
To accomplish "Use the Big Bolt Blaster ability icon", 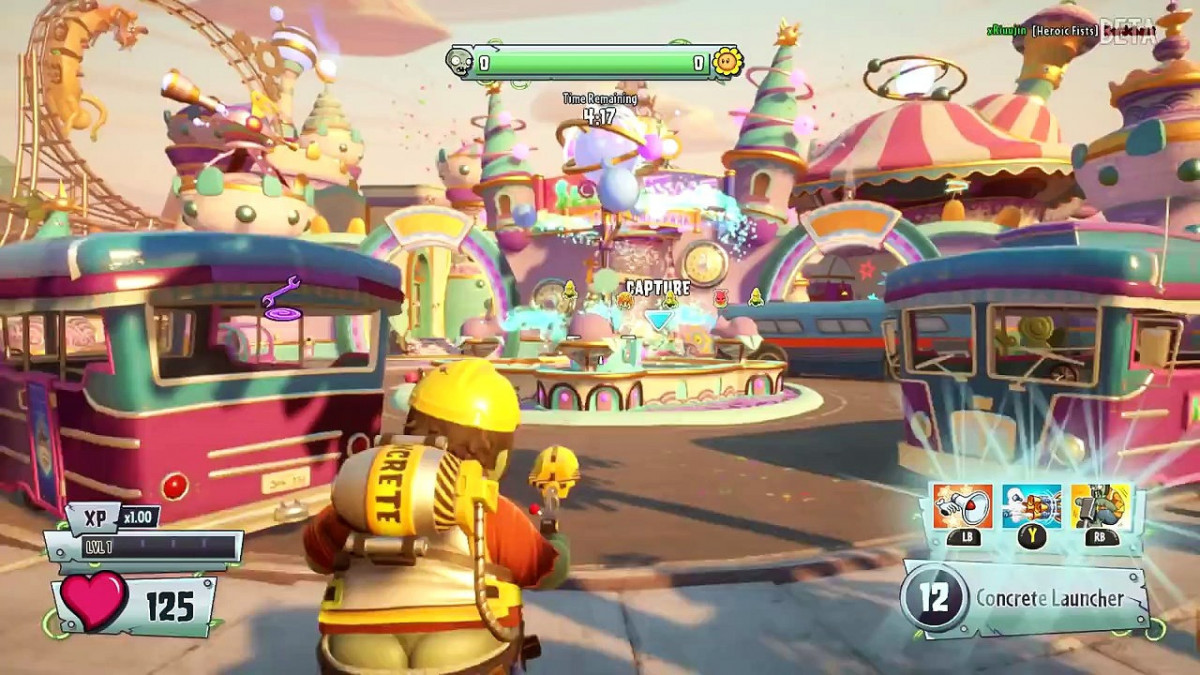I will tap(1032, 506).
